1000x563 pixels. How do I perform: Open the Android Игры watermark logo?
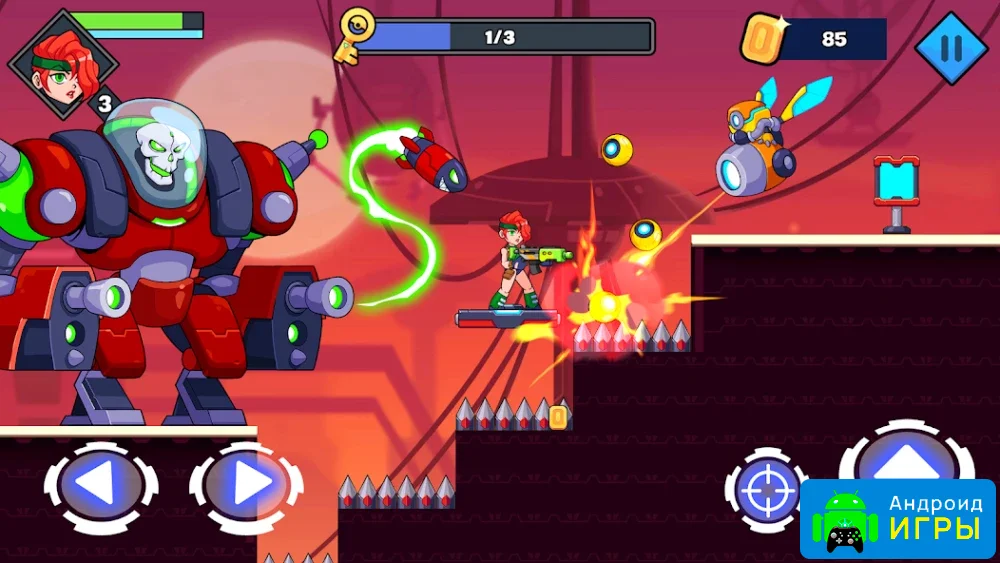(897, 518)
